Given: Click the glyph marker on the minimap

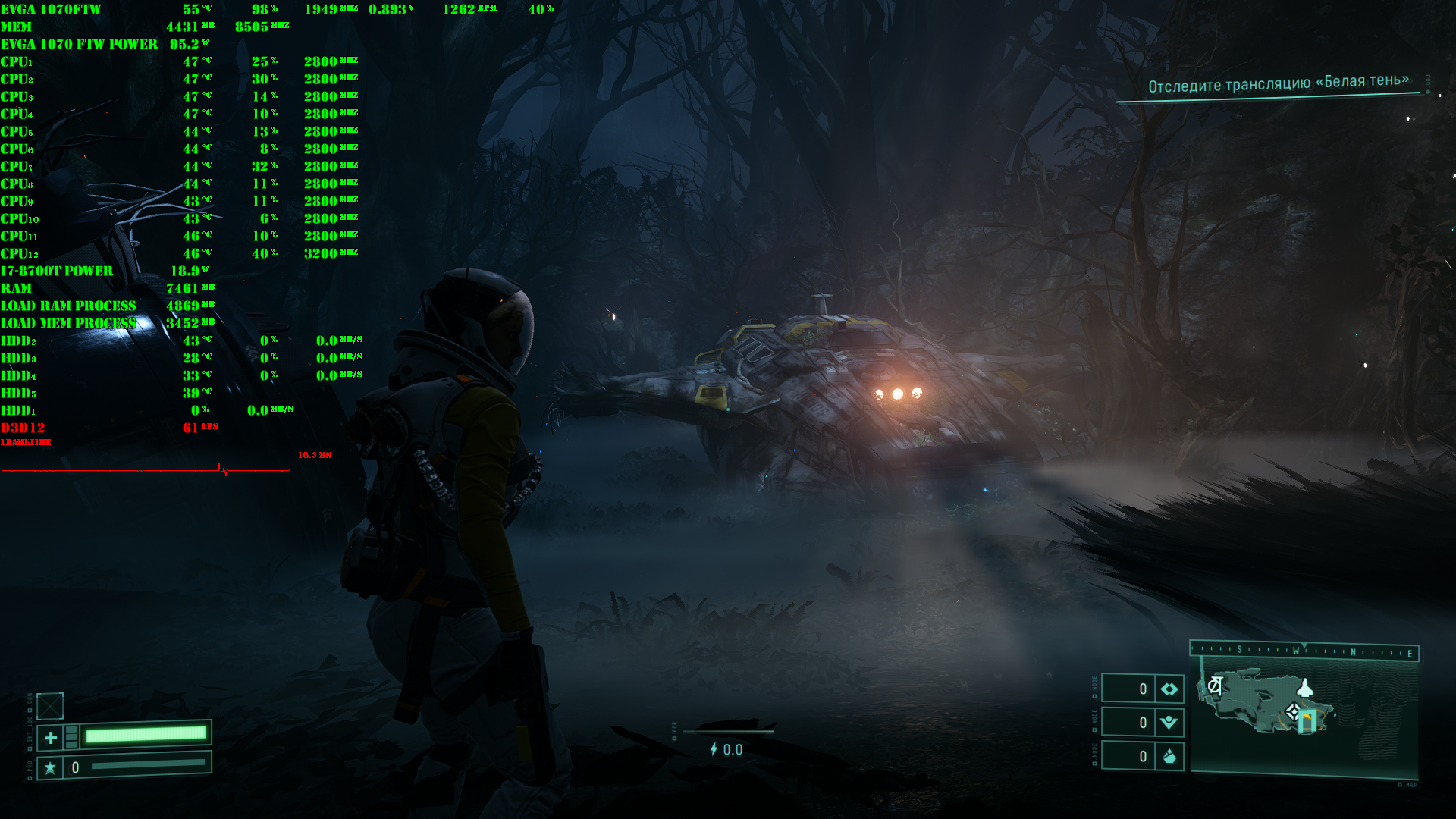Looking at the screenshot, I should (1215, 686).
